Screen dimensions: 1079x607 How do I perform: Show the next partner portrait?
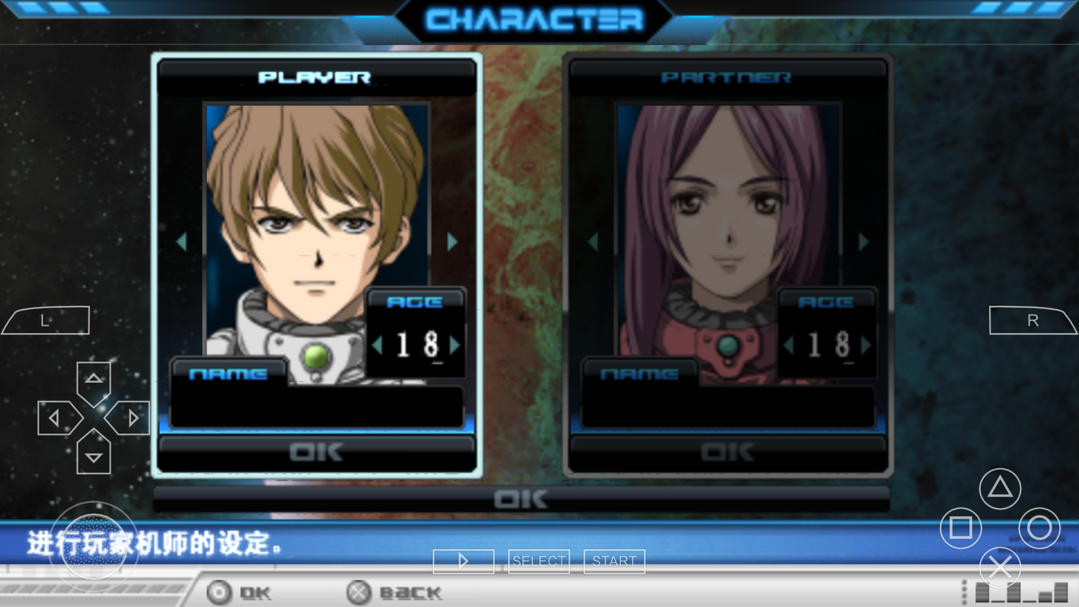pyautogui.click(x=864, y=241)
